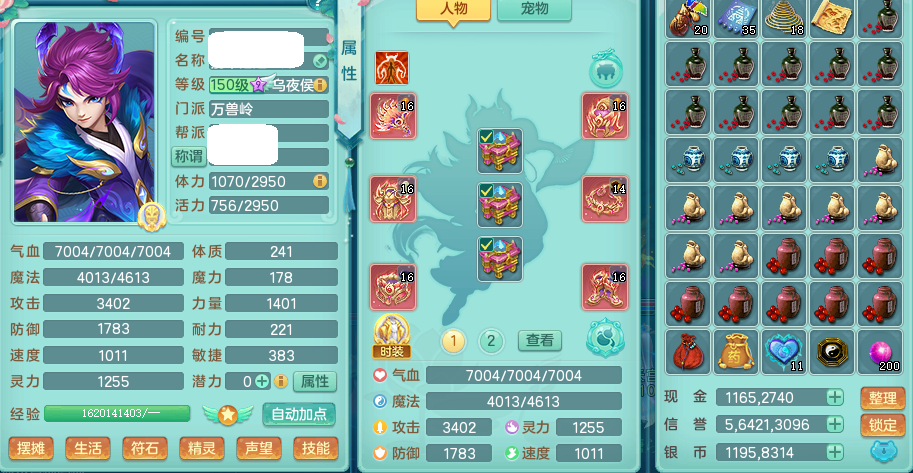The width and height of the screenshot is (913, 473).
Task: Switch to the 人物 character tab
Action: pyautogui.click(x=453, y=10)
